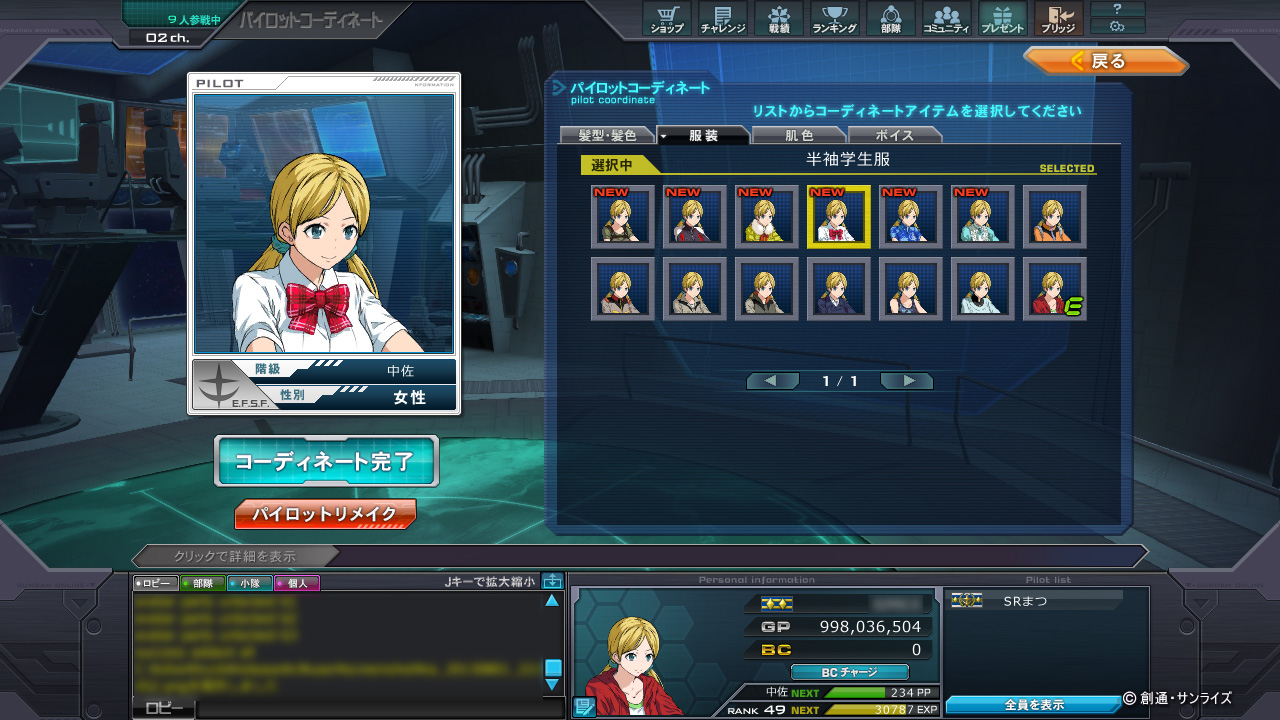Image resolution: width=1280 pixels, height=720 pixels.
Task: Go to the next outfit page arrow
Action: (908, 381)
